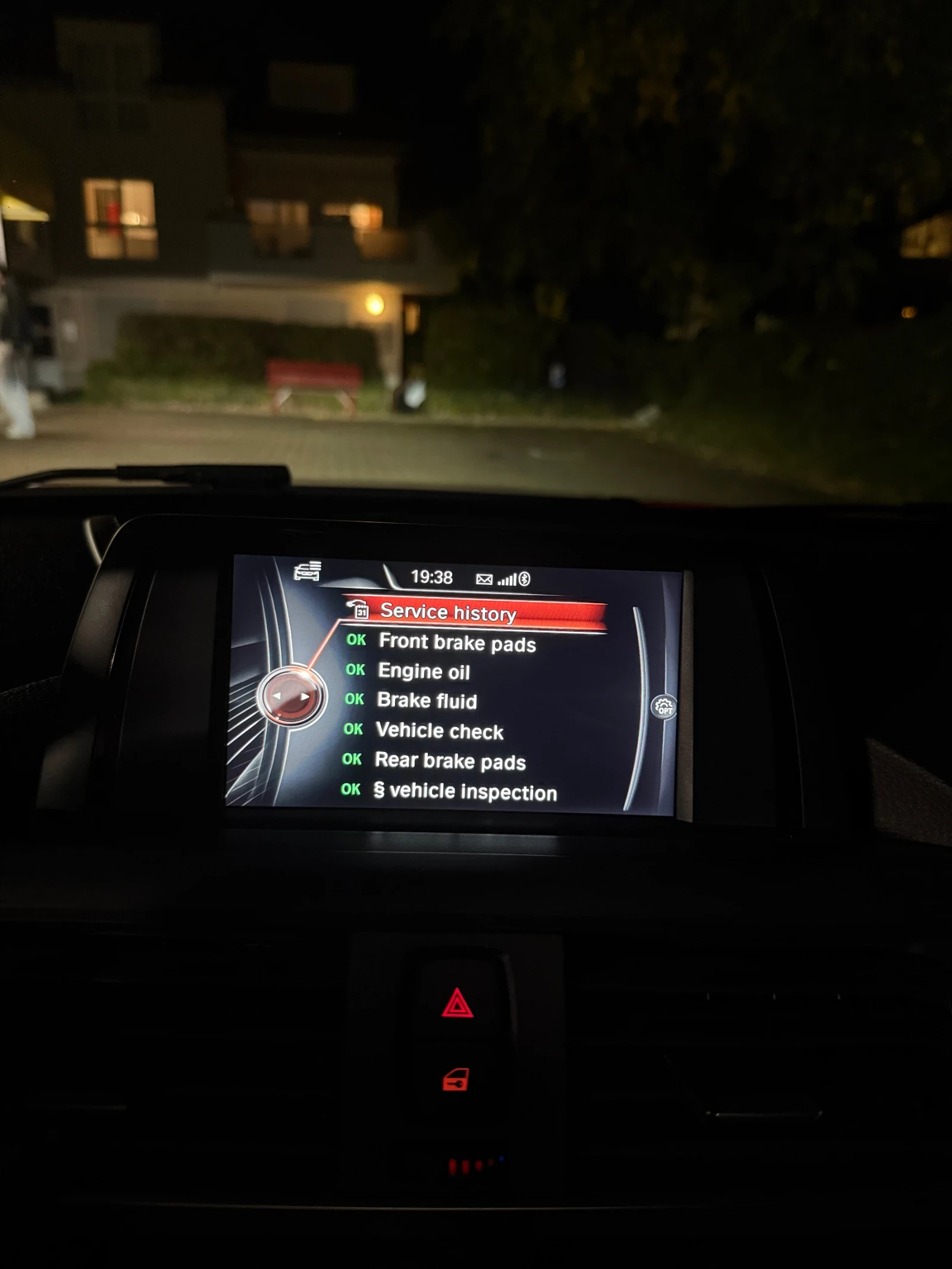Open the OPT options gear icon
This screenshot has width=952, height=1269.
click(663, 707)
